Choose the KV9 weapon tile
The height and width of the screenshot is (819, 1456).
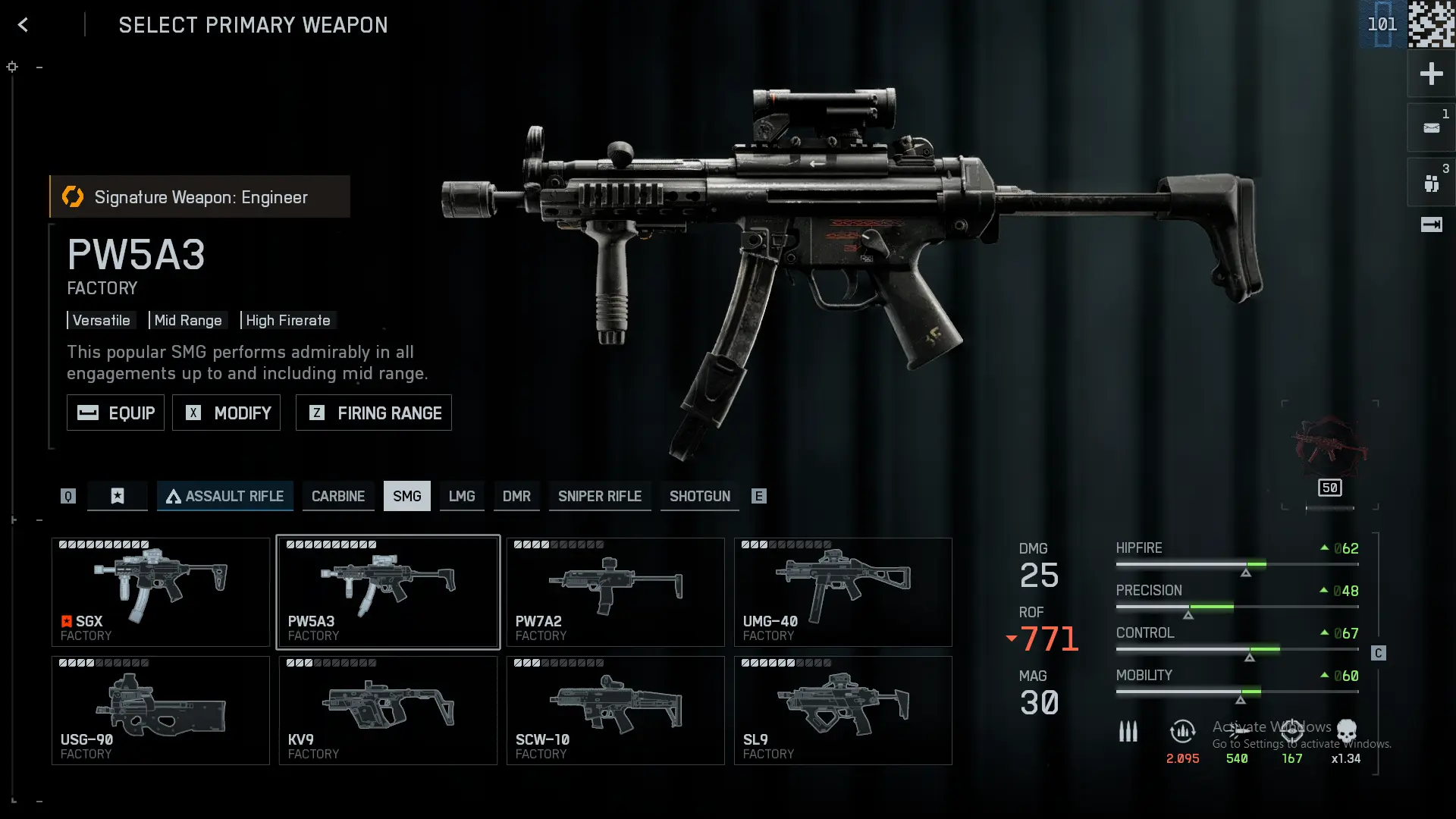tap(388, 711)
